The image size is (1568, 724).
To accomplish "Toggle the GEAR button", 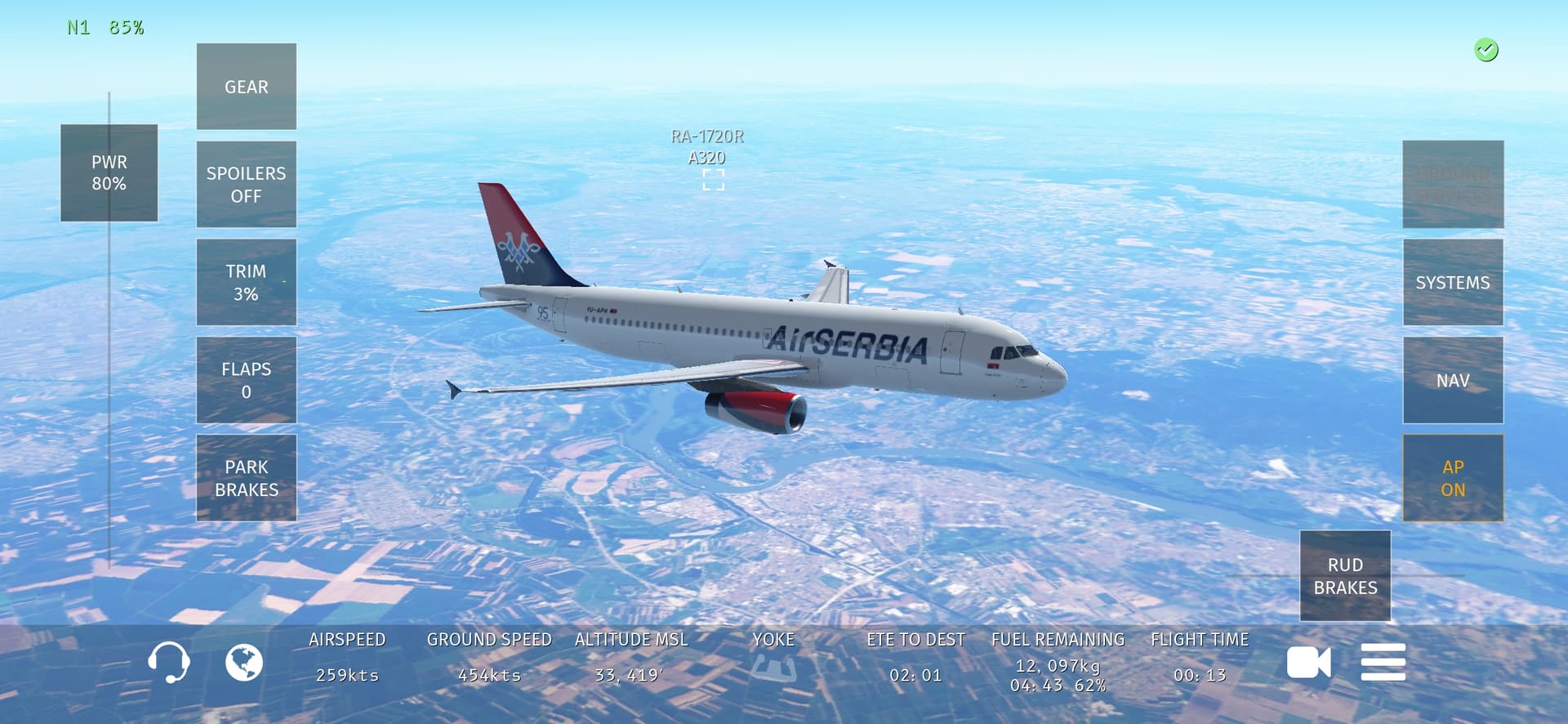I will [x=246, y=87].
